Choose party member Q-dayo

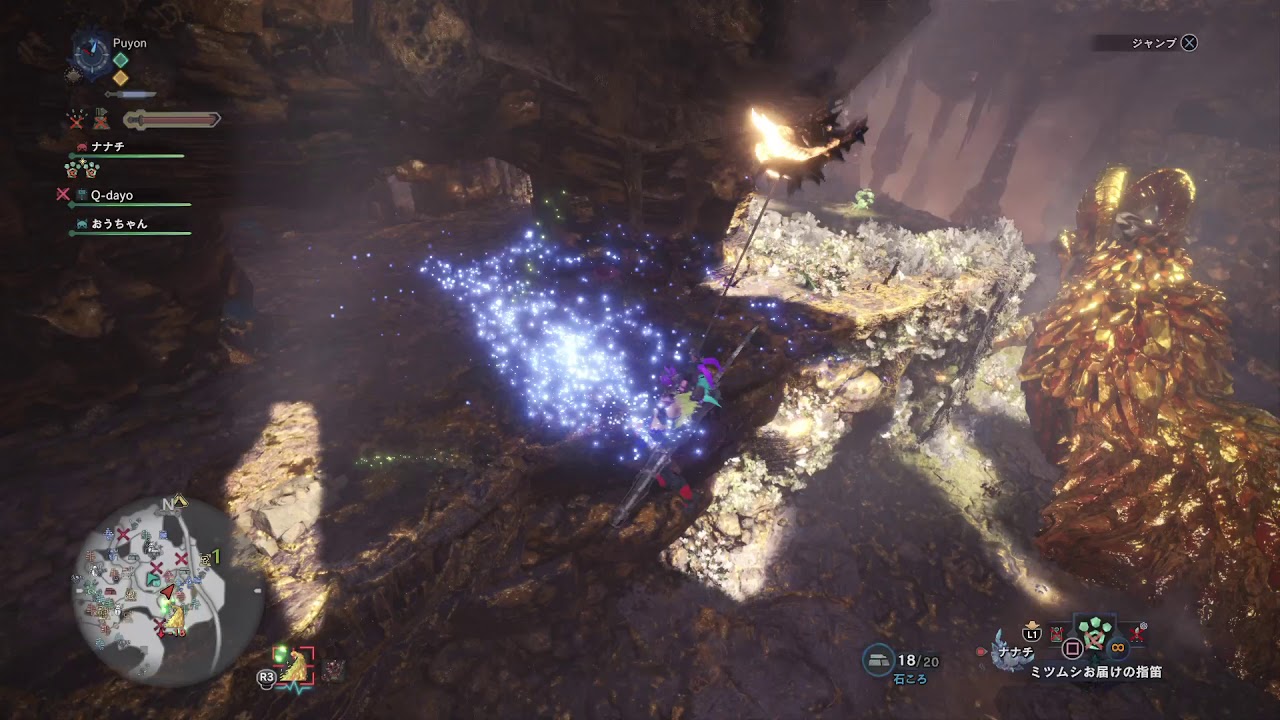[111, 195]
